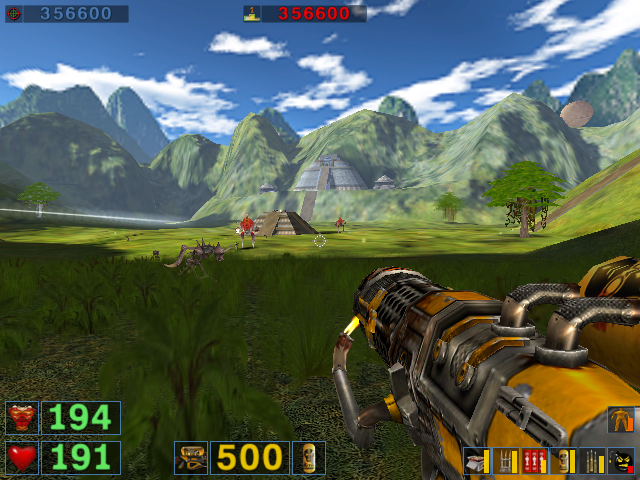Click the red crosshair score icon
The height and width of the screenshot is (480, 640).
13,14
